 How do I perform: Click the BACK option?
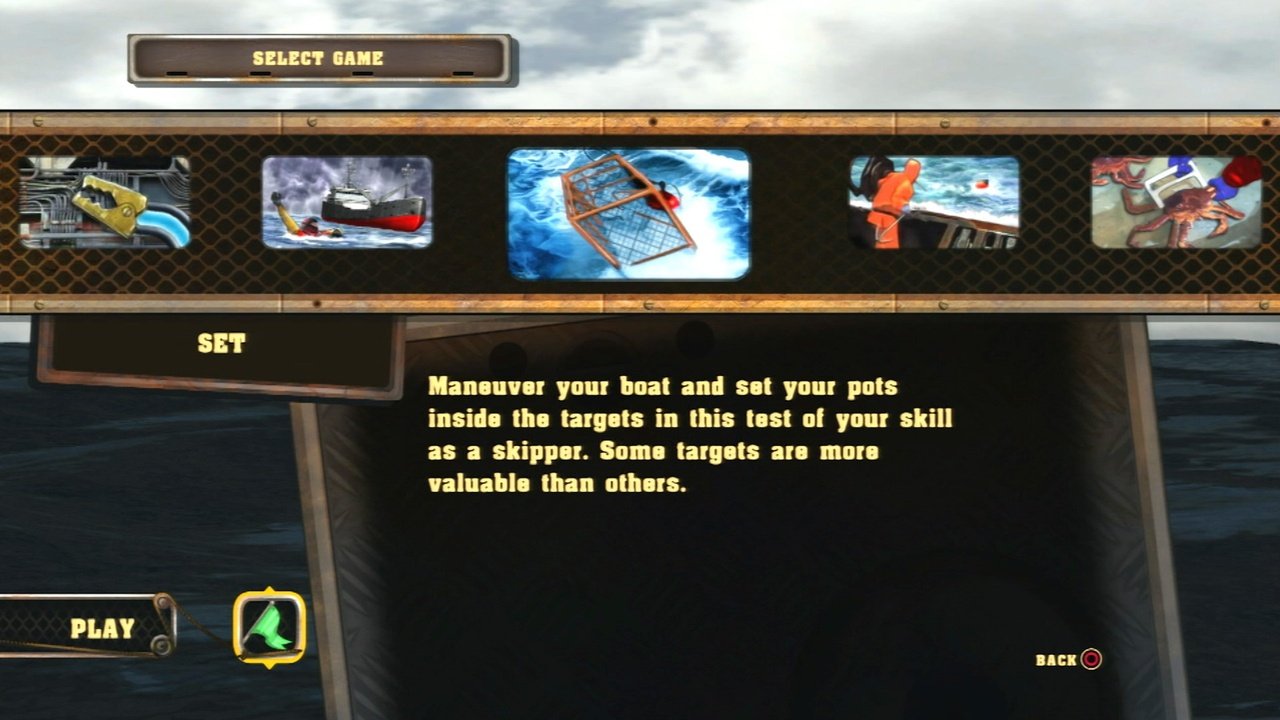tap(1063, 658)
